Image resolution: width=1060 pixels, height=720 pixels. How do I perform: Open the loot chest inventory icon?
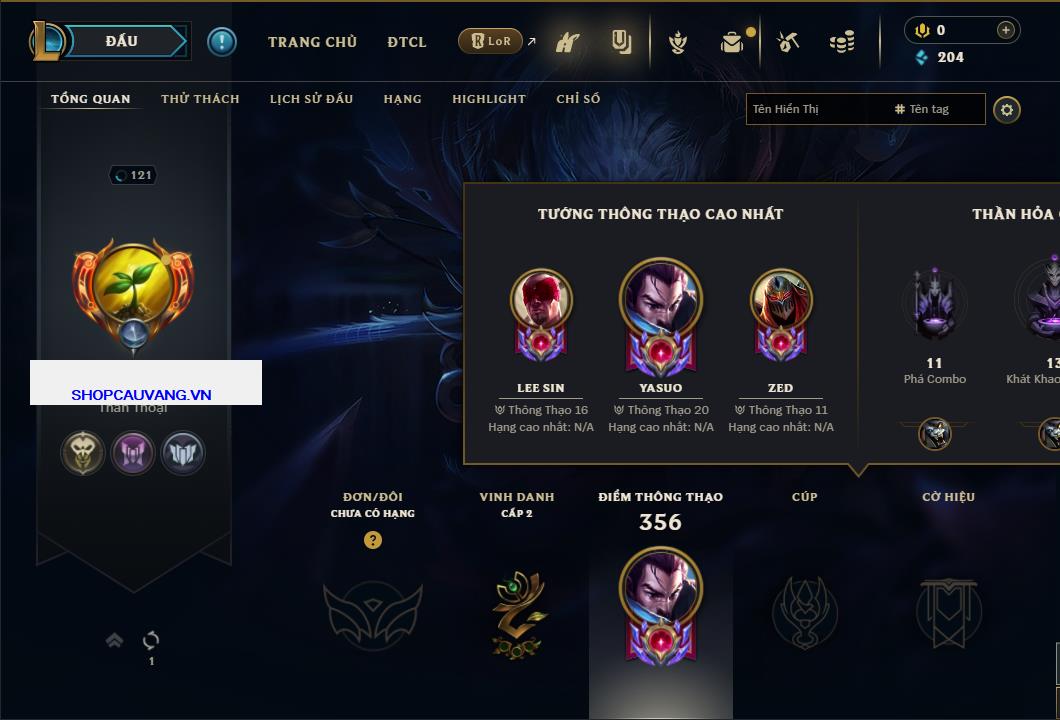(x=733, y=42)
